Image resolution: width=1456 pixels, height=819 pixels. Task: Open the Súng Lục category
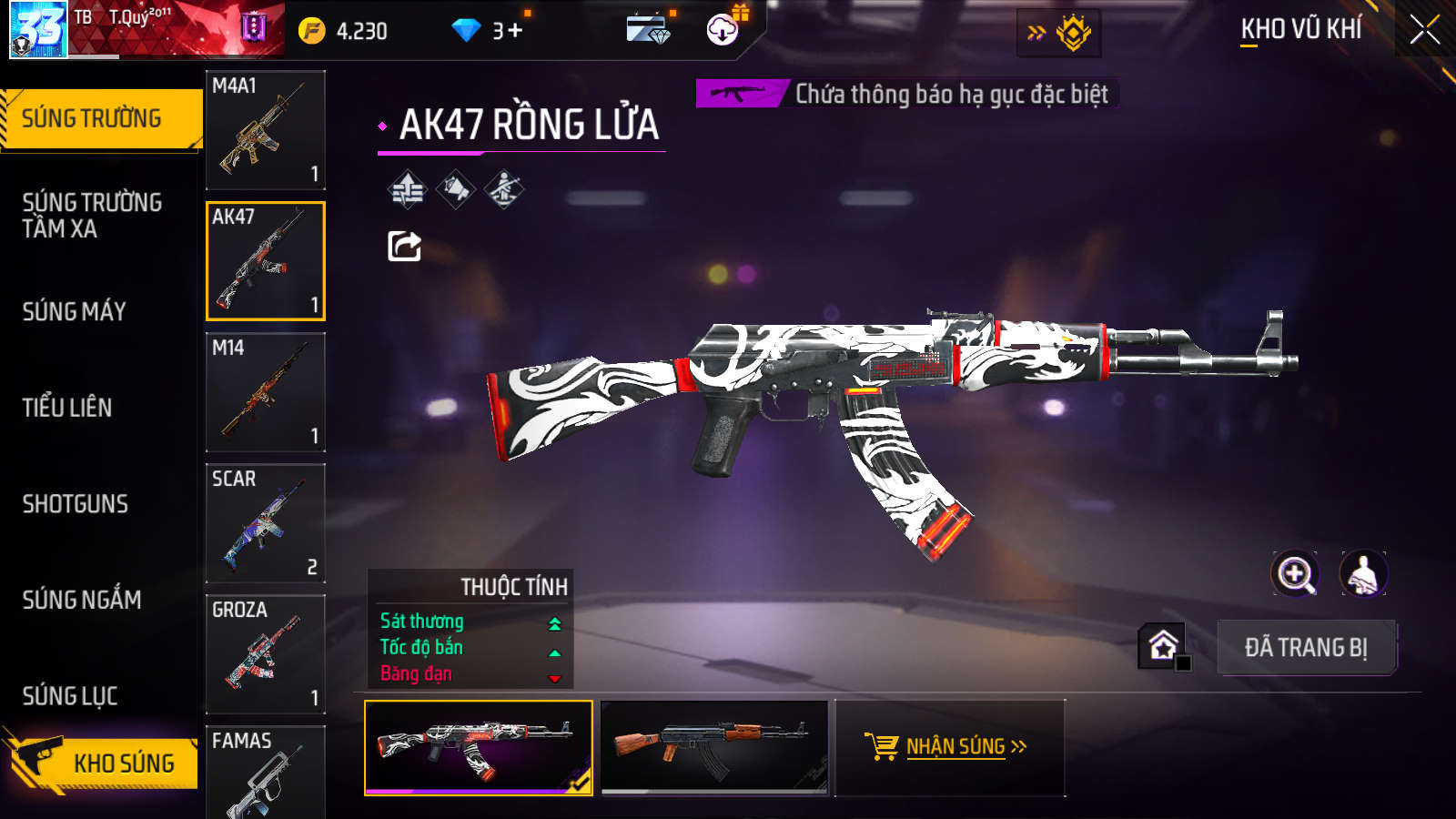tap(70, 696)
